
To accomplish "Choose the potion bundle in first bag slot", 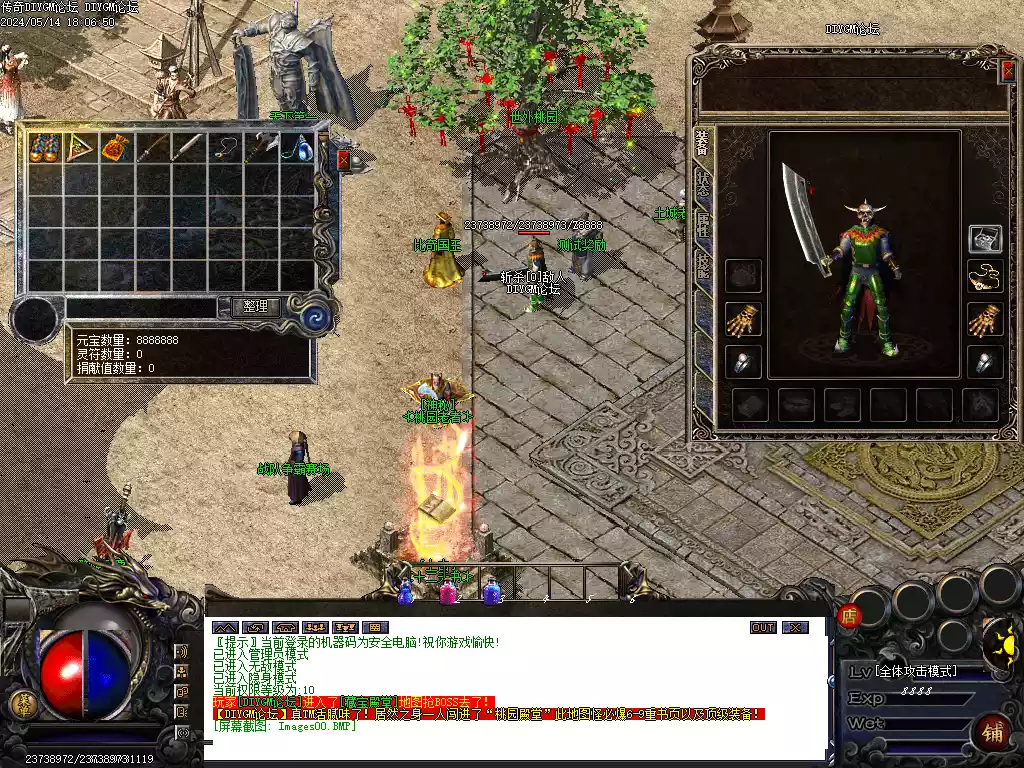I will 44,148.
